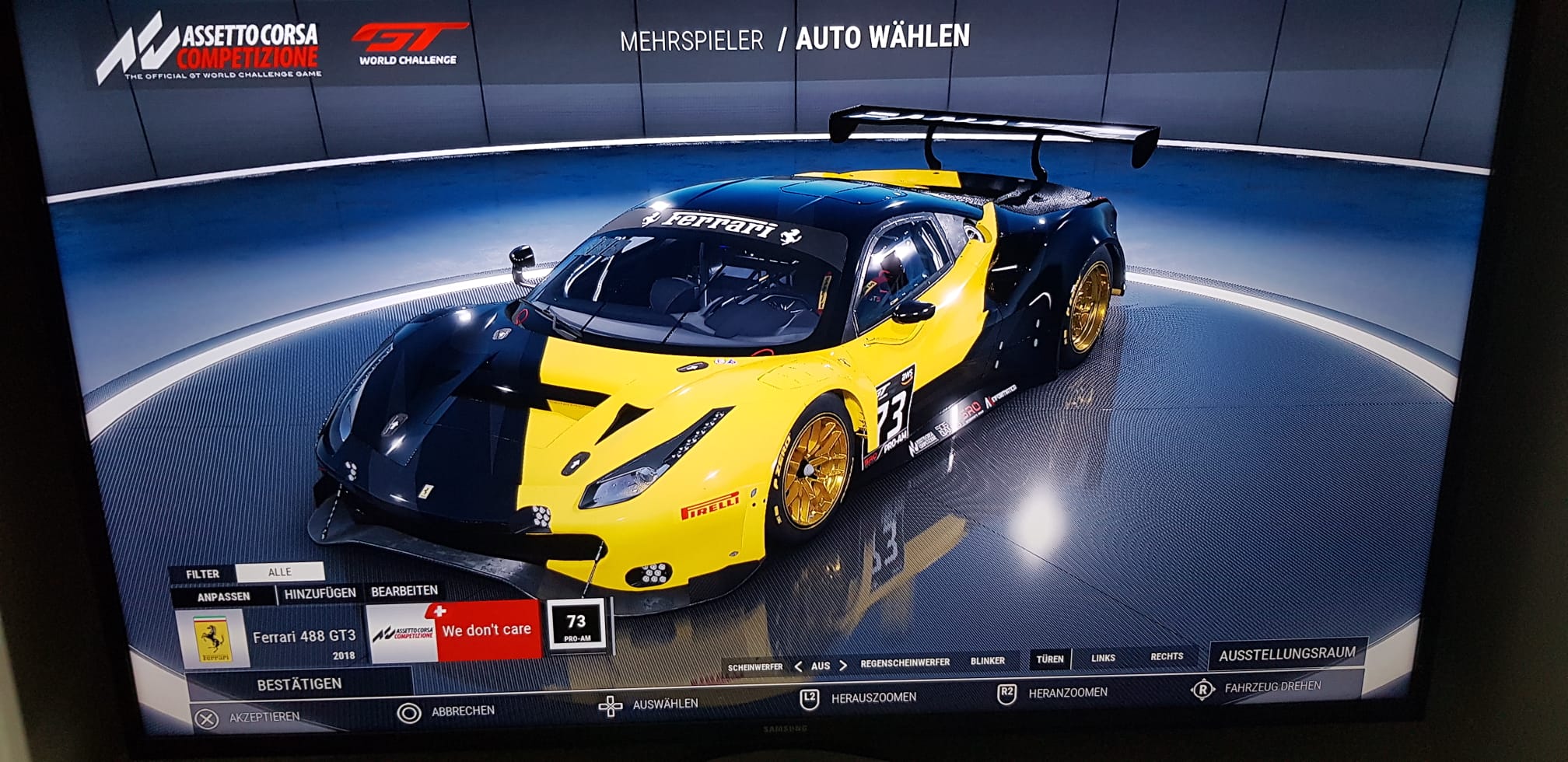
Task: Toggle the REGENSCHEINWERFER rain lights
Action: tap(905, 662)
